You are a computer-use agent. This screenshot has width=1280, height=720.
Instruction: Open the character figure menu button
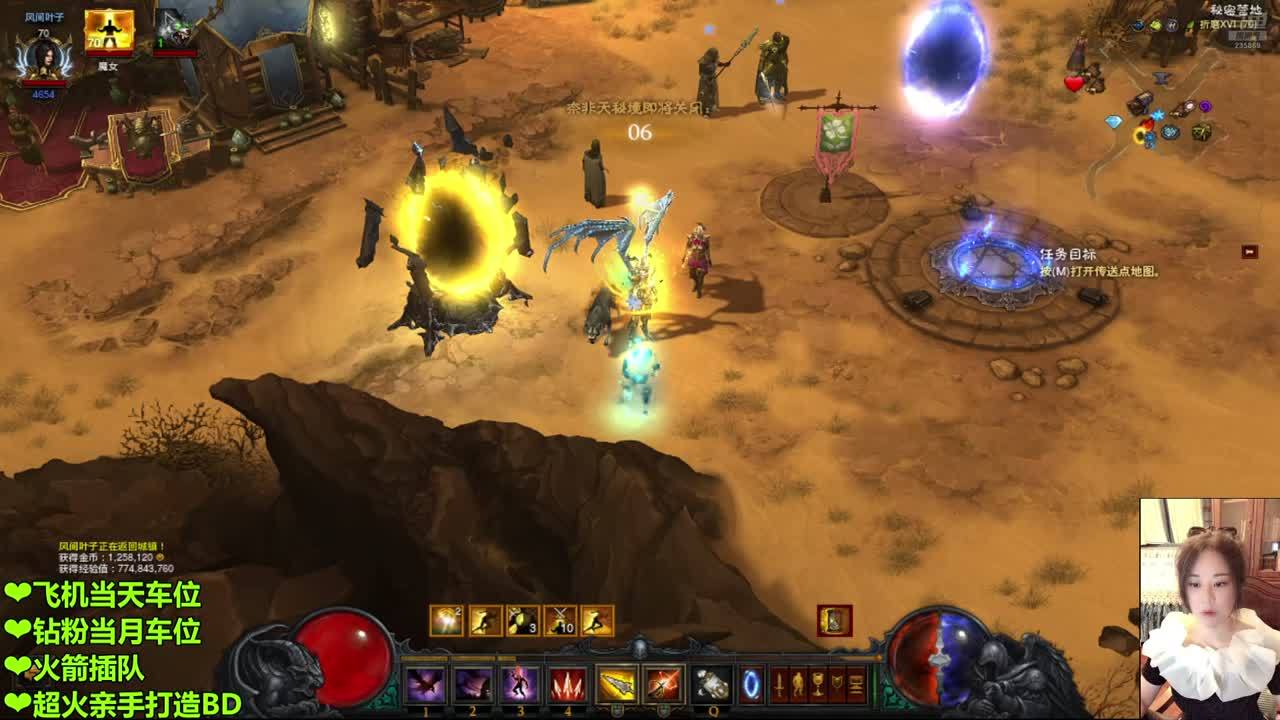798,685
